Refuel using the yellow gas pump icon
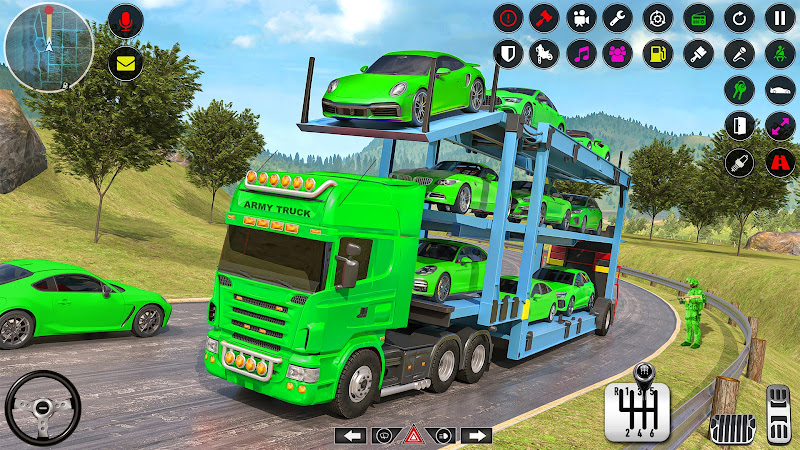The width and height of the screenshot is (800, 450). (x=657, y=52)
